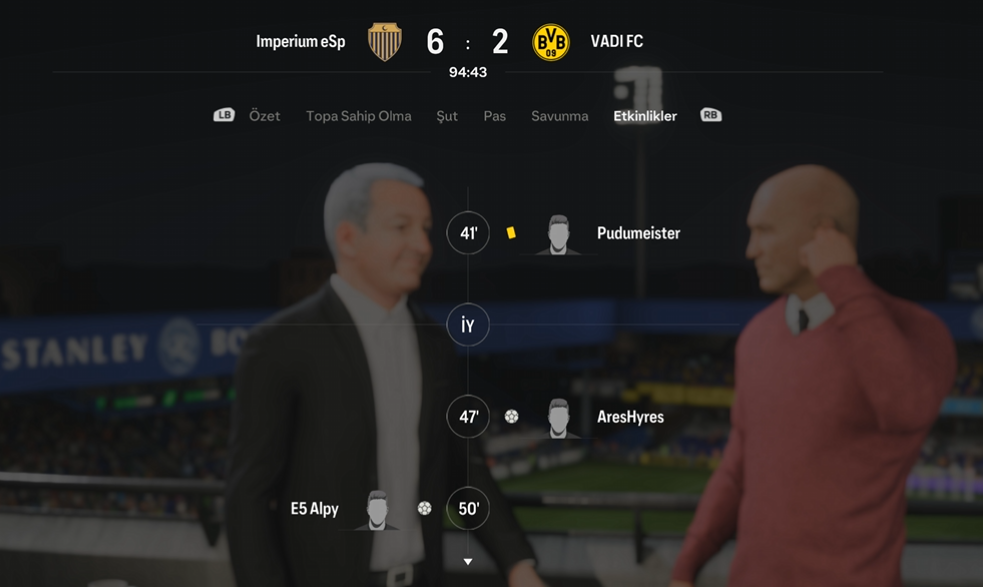Select the Şut statistics tab
The height and width of the screenshot is (587, 983).
[447, 116]
